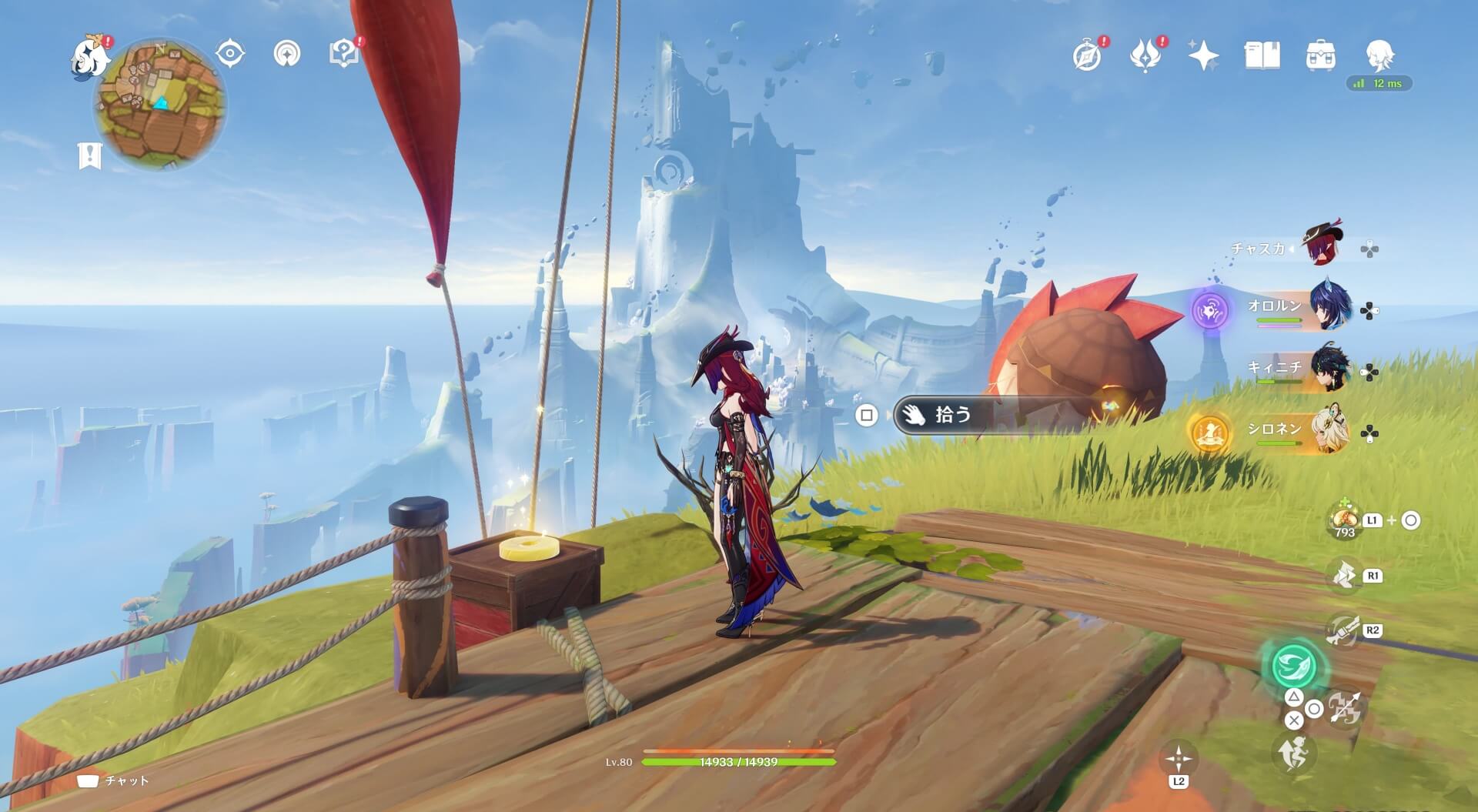Open the tutorial question mark icon

click(x=343, y=53)
